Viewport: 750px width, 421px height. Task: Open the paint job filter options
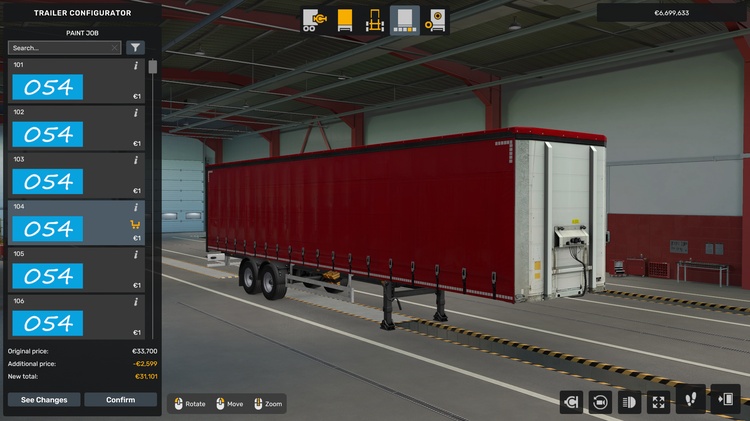135,47
